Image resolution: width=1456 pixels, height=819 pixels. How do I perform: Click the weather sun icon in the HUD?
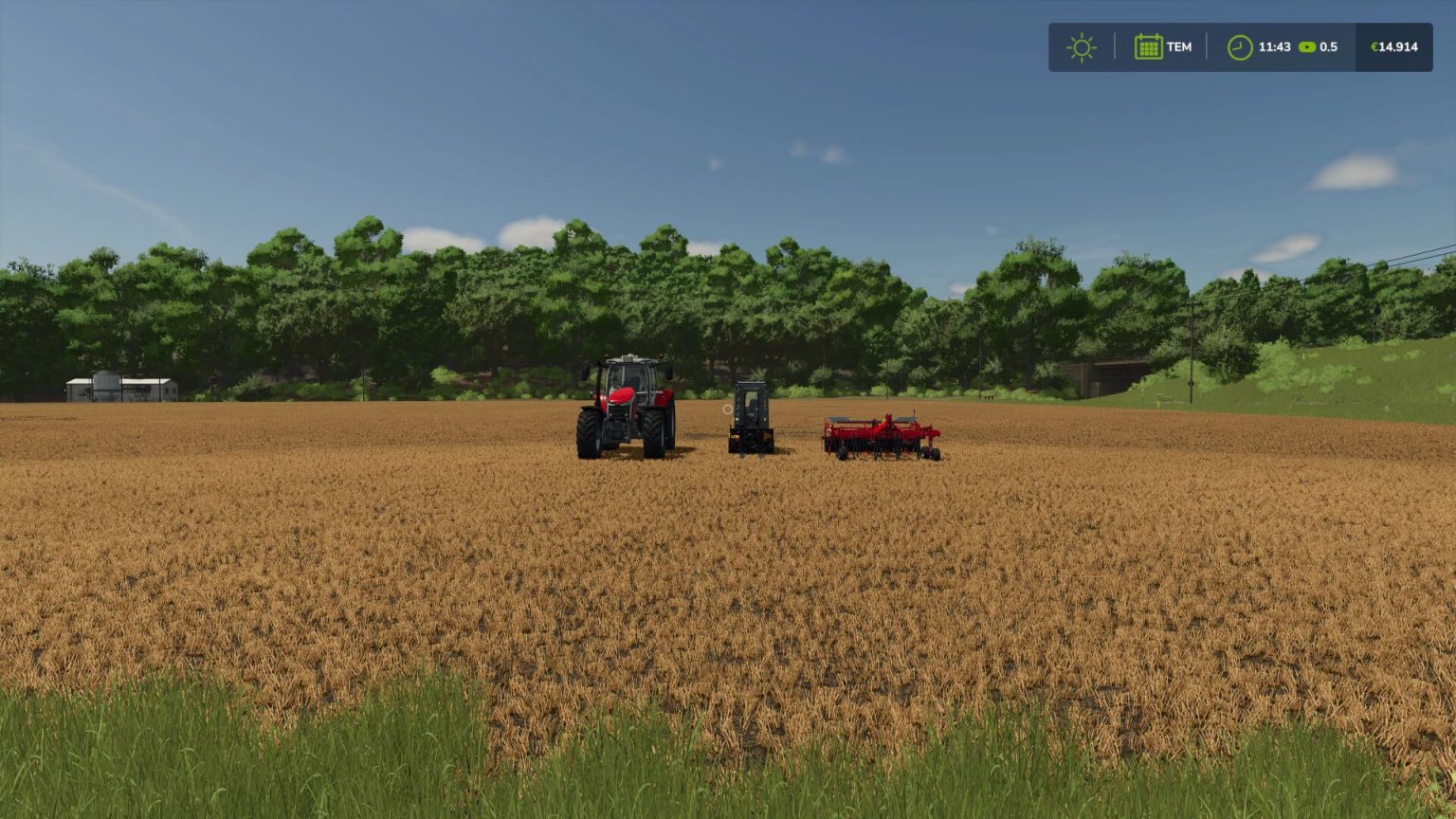(1080, 45)
